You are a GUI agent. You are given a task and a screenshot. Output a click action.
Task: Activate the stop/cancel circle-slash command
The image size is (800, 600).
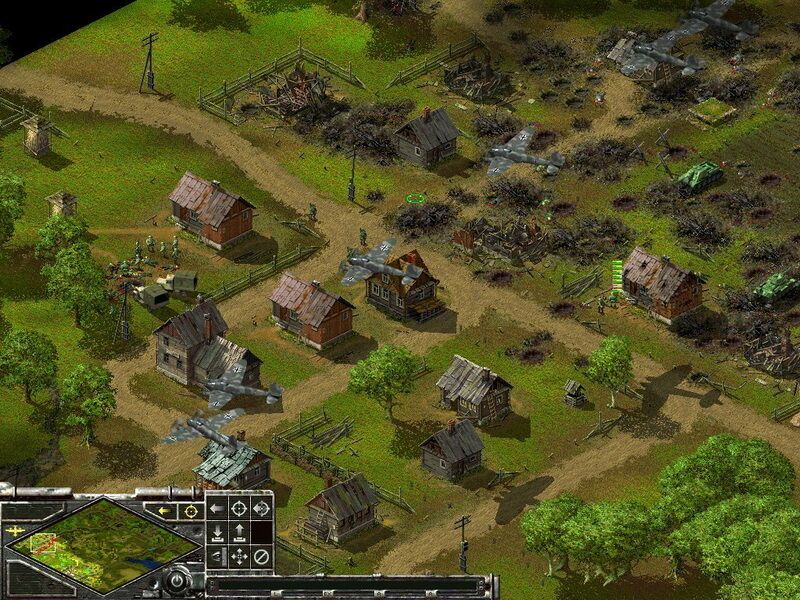(261, 556)
